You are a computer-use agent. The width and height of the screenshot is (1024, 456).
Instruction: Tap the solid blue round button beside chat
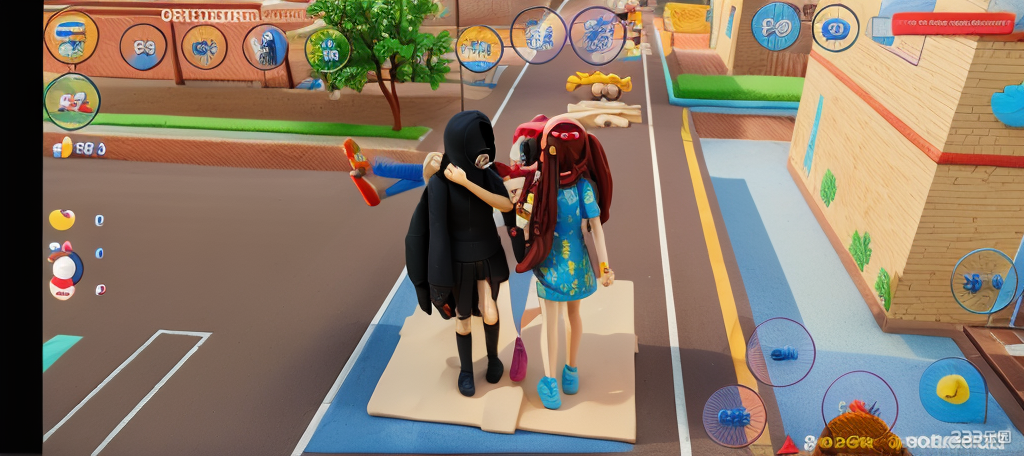click(x=776, y=26)
